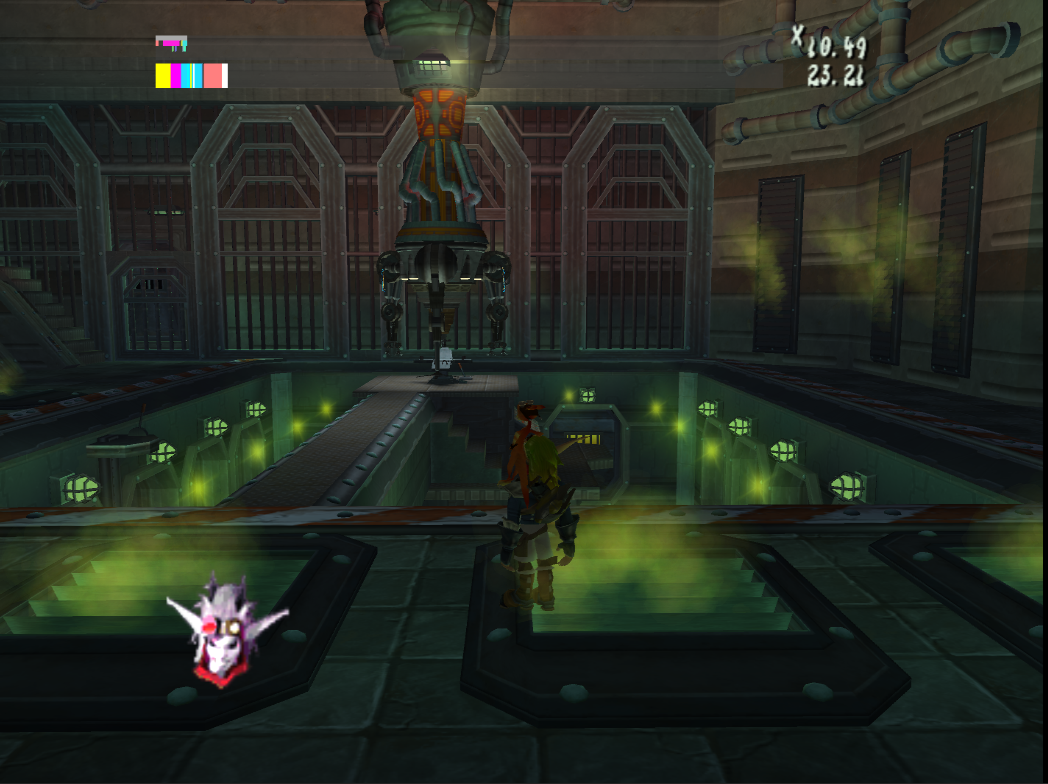Select the pink morph gun icon
This screenshot has width=1048, height=784.
point(171,42)
